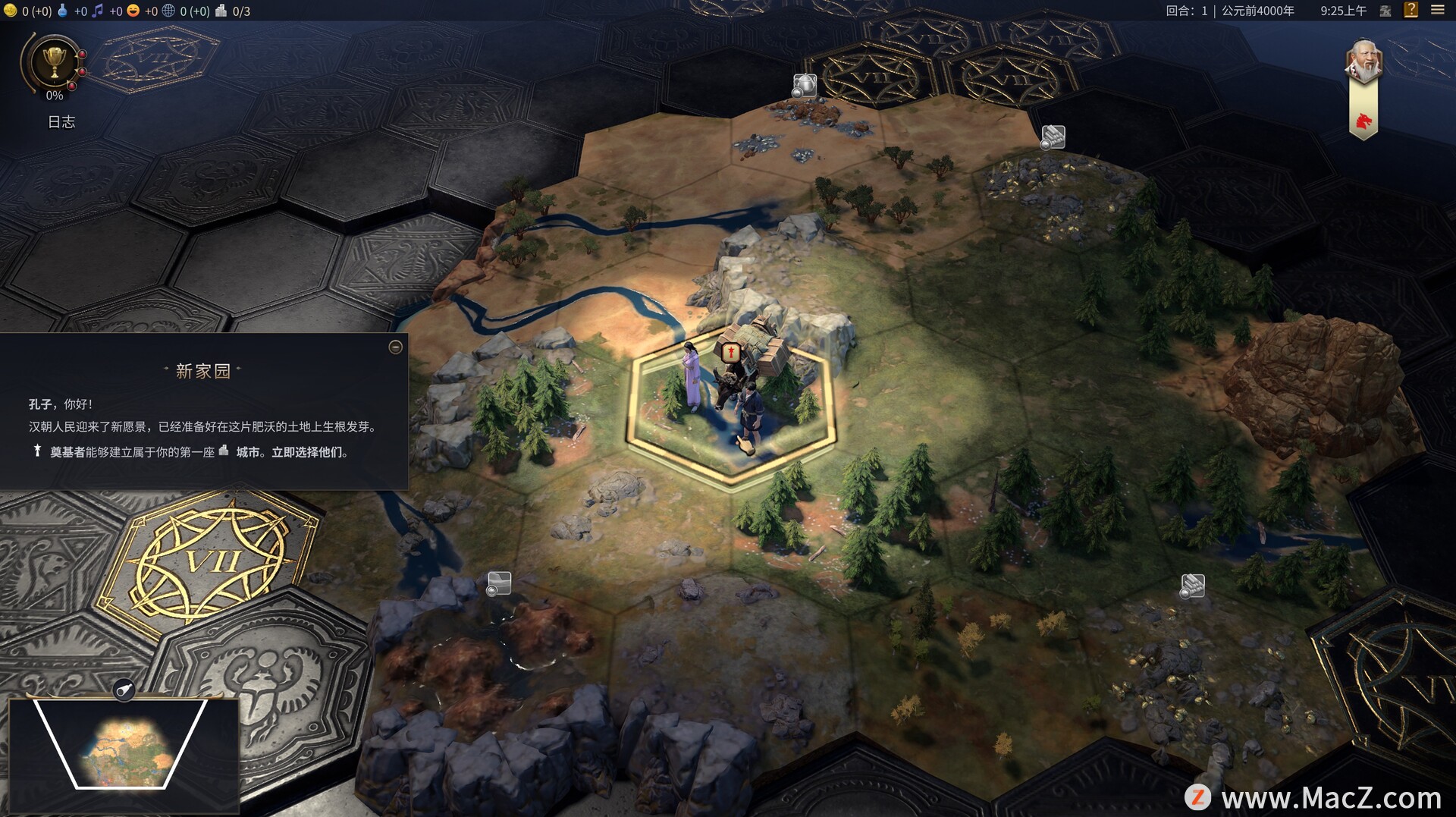
Task: Open the question mark Civilopedia book
Action: pos(1410,10)
